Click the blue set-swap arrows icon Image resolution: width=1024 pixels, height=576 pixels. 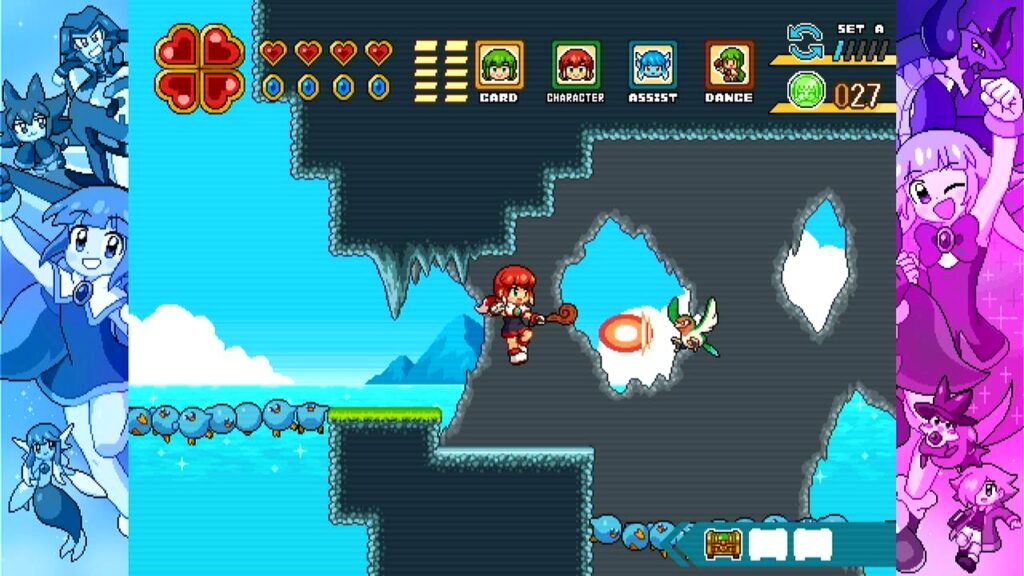click(805, 42)
